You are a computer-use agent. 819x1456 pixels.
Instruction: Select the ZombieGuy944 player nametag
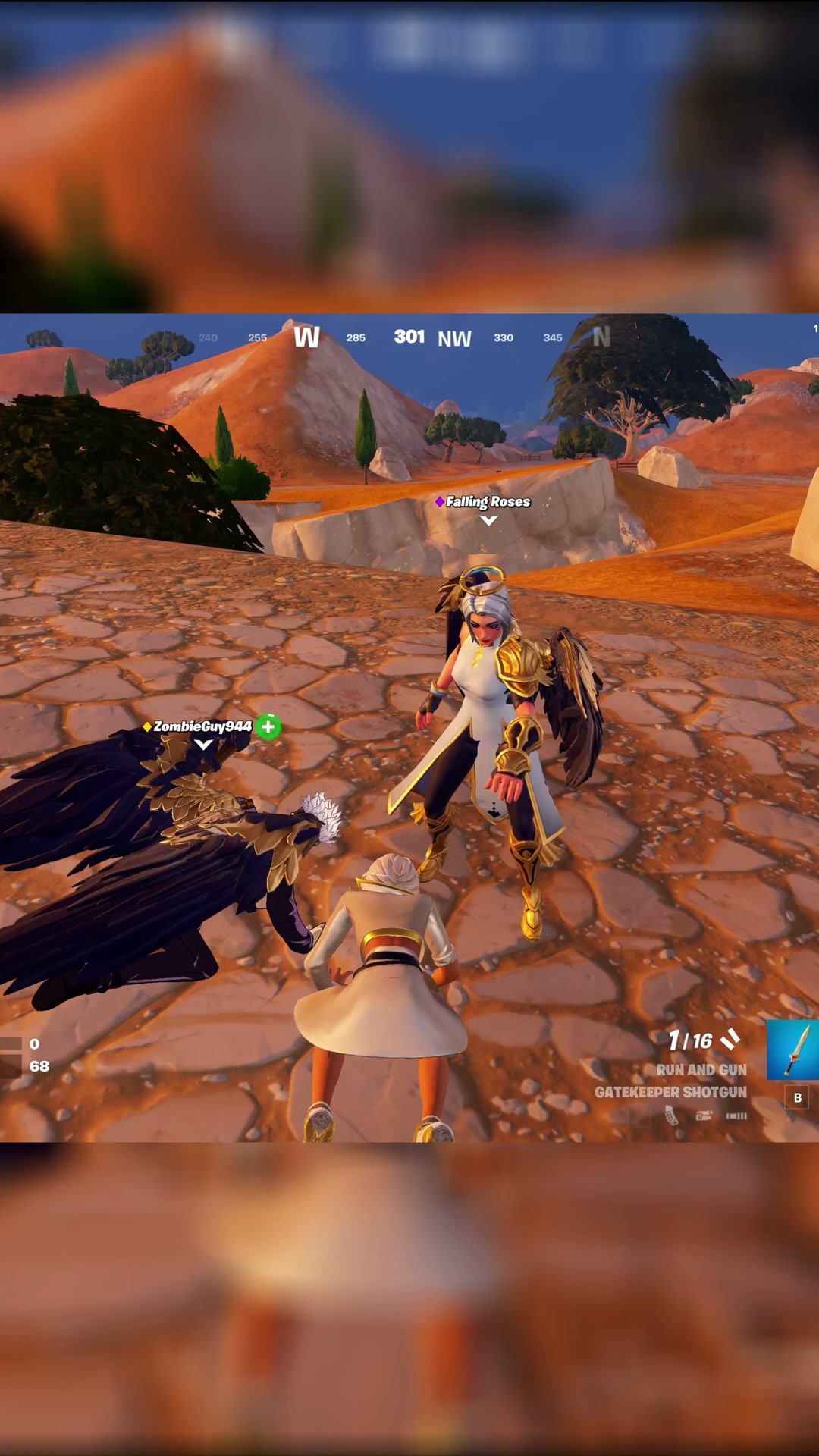coord(202,726)
